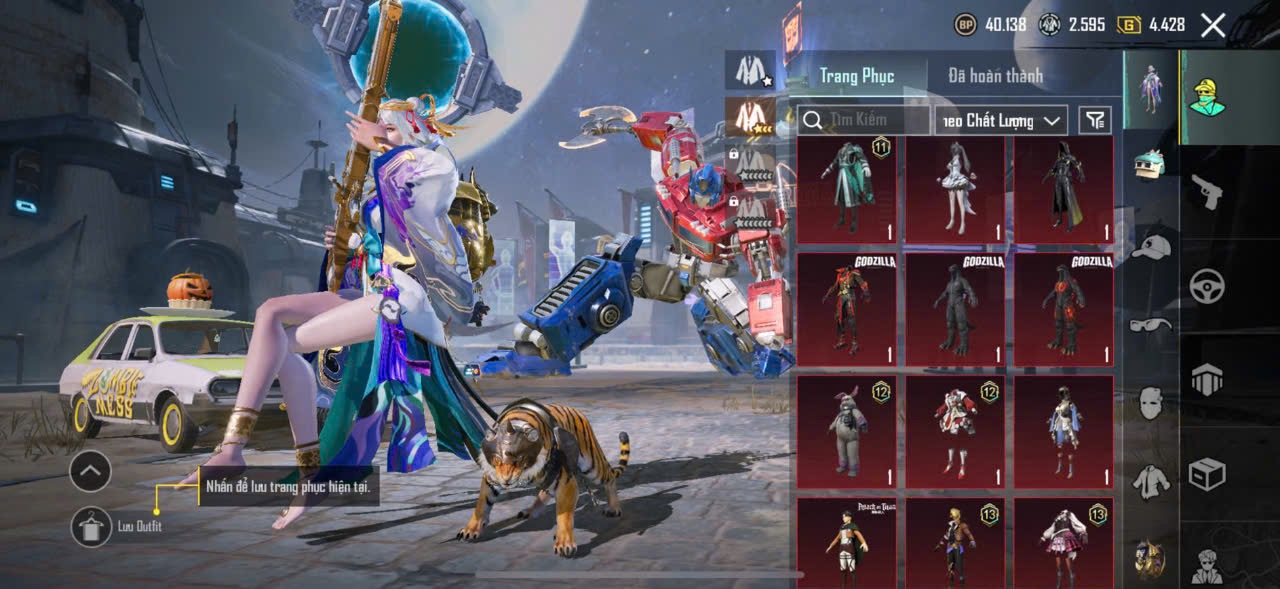
Task: Open the Đã hoàn thành tab
Action: tap(995, 75)
